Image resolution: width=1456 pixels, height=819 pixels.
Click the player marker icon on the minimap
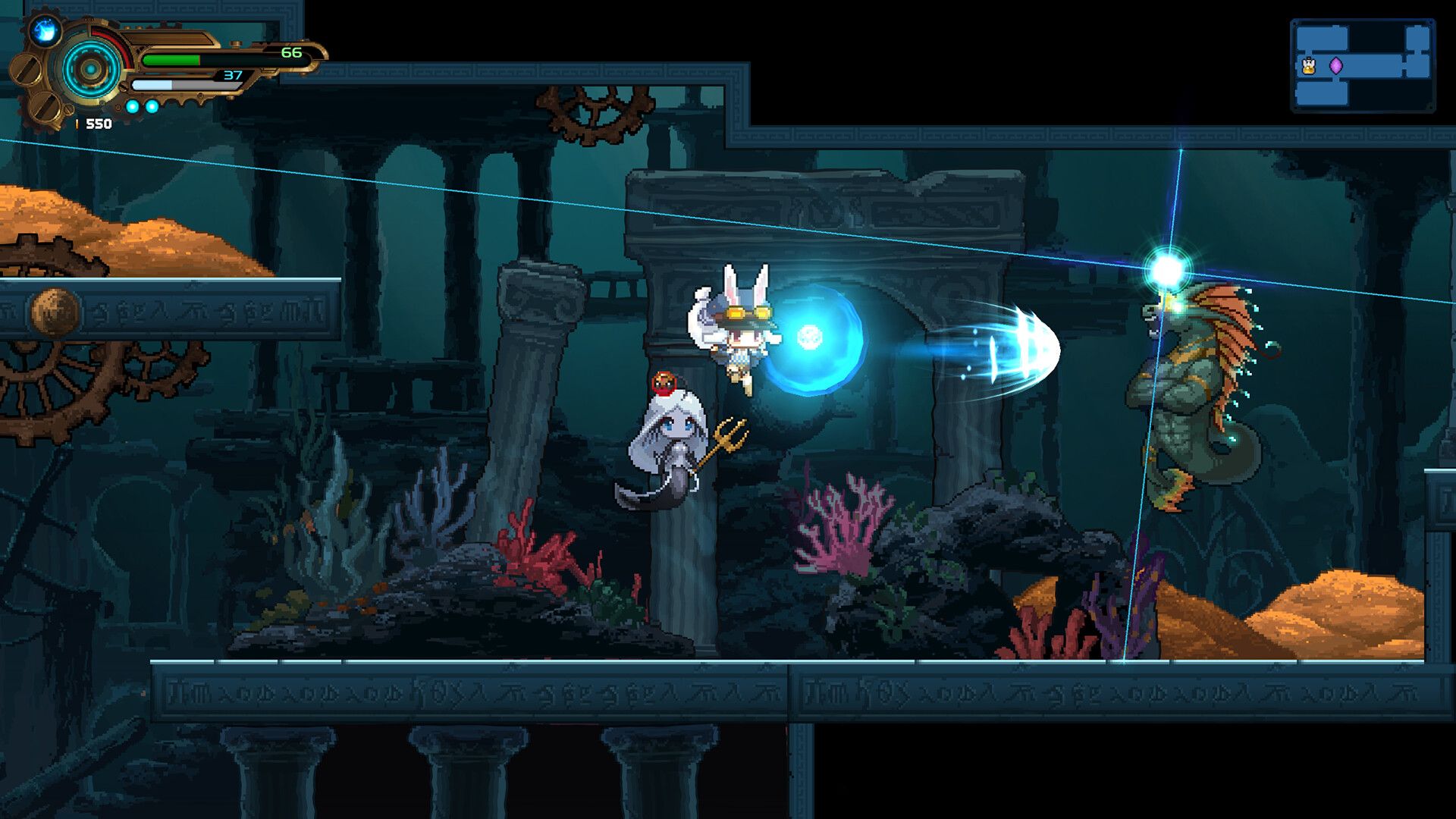1308,65
